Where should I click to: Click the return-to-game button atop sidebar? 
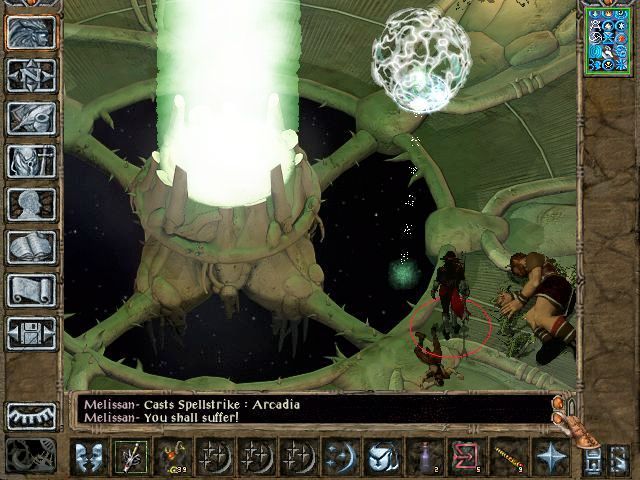click(x=32, y=32)
